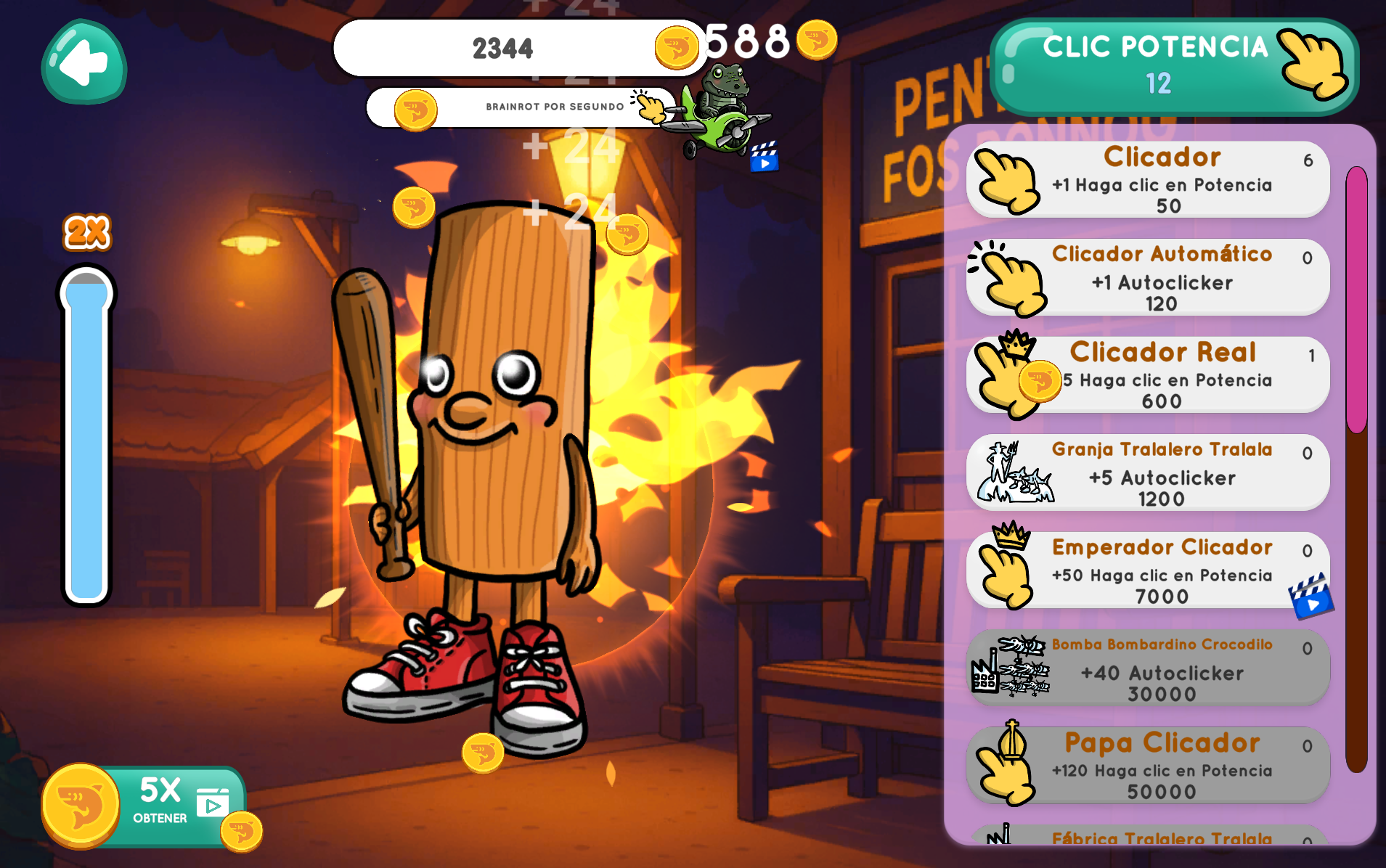Viewport: 1386px width, 868px height.
Task: Activate the Clic Potencia button
Action: pos(1173,66)
